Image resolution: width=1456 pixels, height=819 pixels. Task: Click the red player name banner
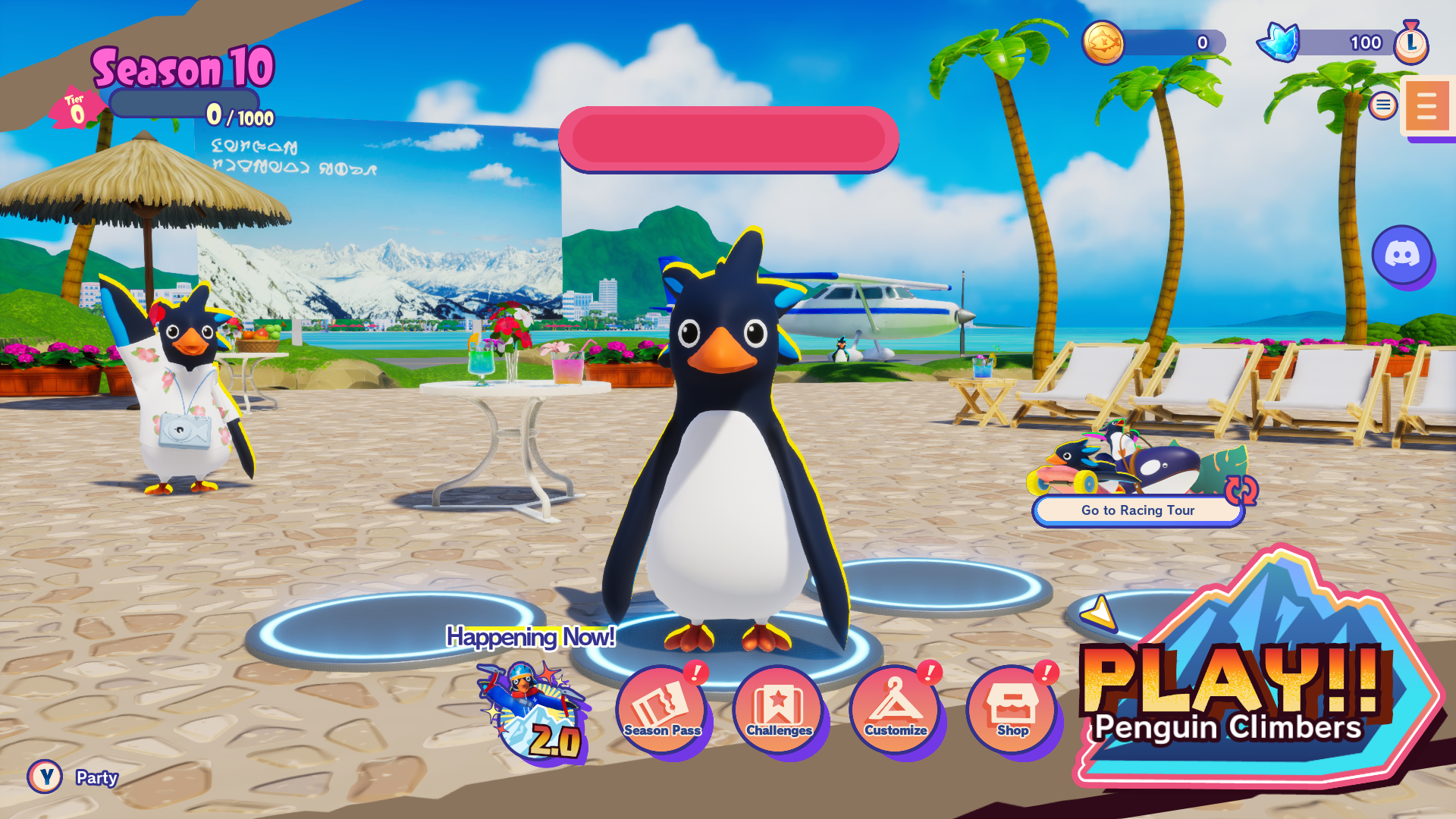[x=728, y=139]
